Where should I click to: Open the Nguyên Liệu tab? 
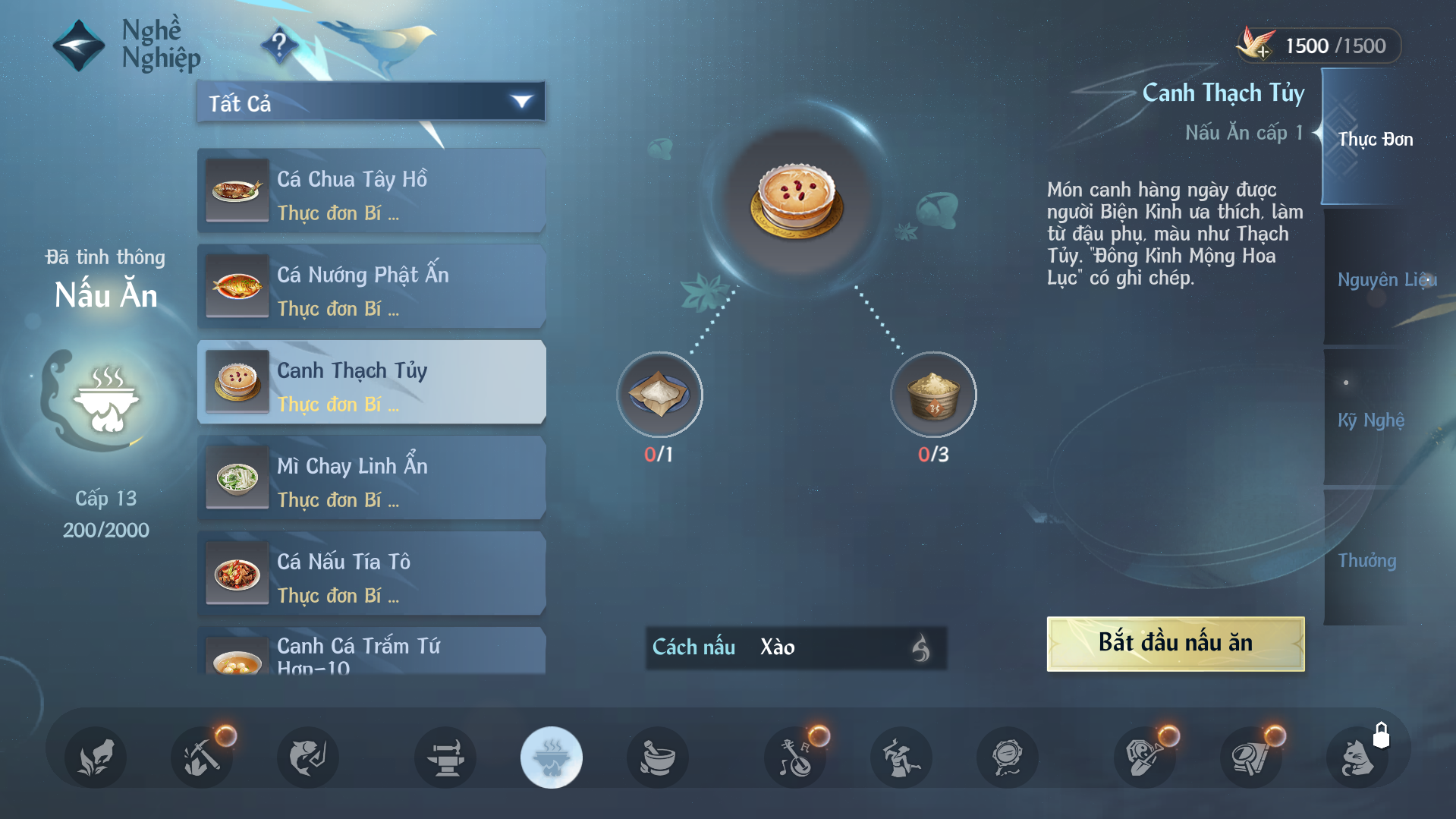pos(1384,279)
